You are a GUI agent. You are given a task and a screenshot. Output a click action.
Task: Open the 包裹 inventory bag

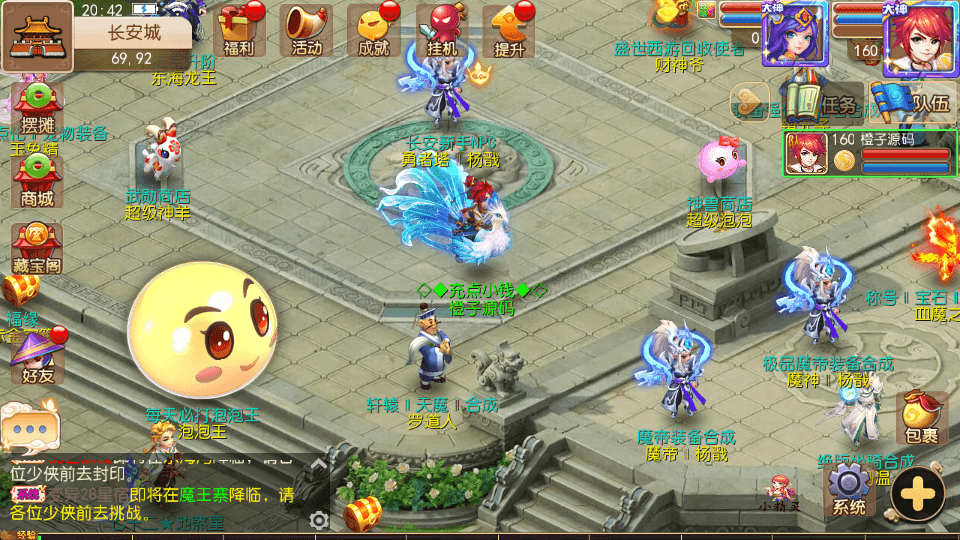(x=921, y=420)
